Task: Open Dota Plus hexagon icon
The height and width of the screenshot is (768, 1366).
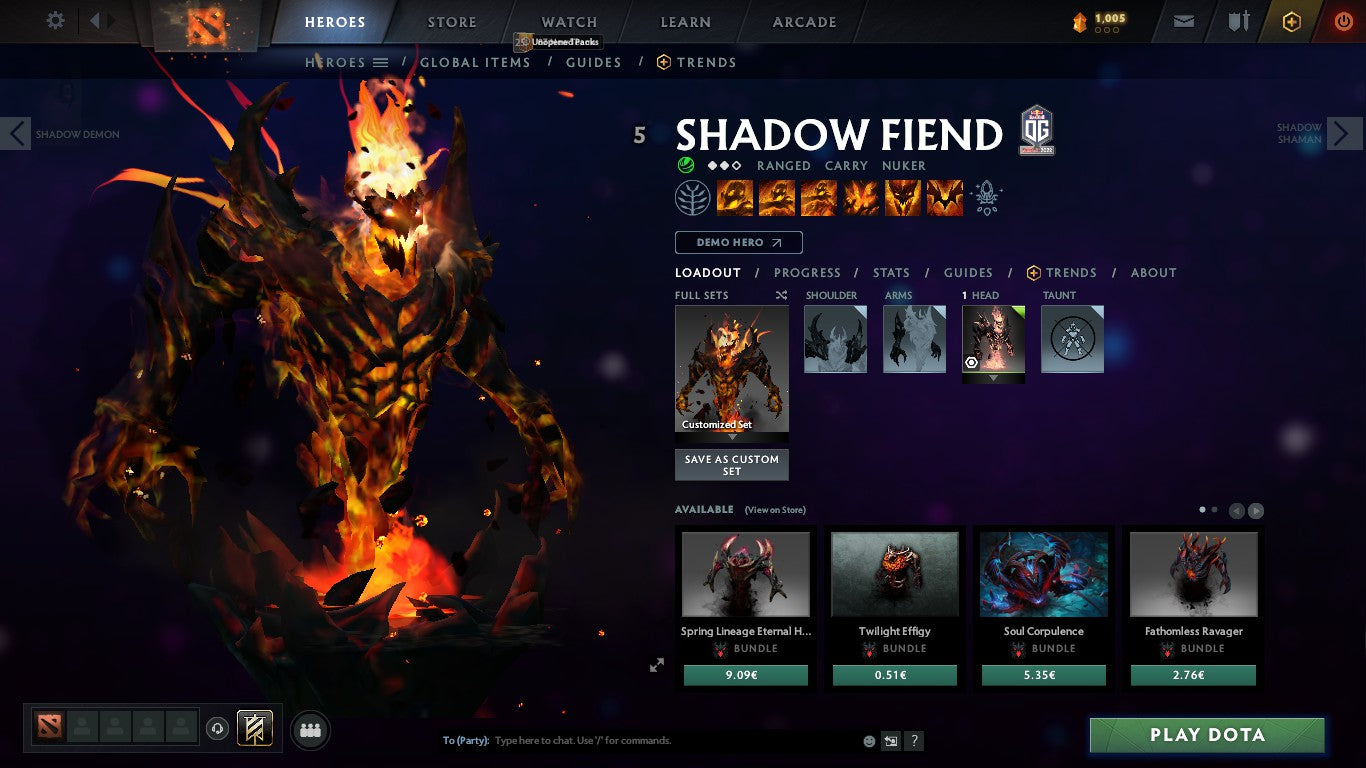Action: (x=1290, y=20)
